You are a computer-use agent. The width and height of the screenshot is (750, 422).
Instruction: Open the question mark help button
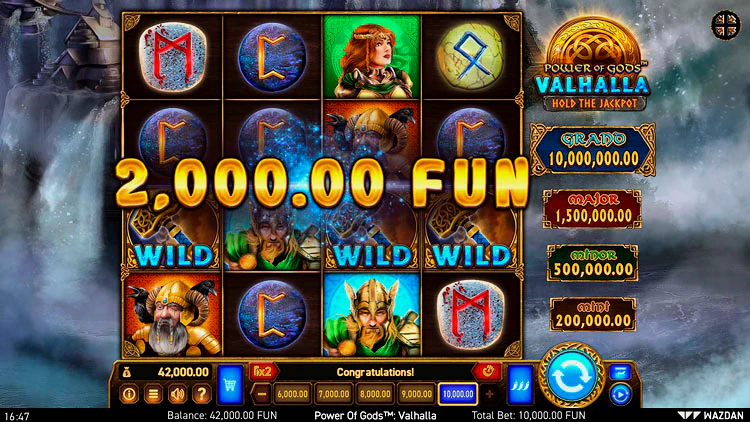[x=201, y=394]
